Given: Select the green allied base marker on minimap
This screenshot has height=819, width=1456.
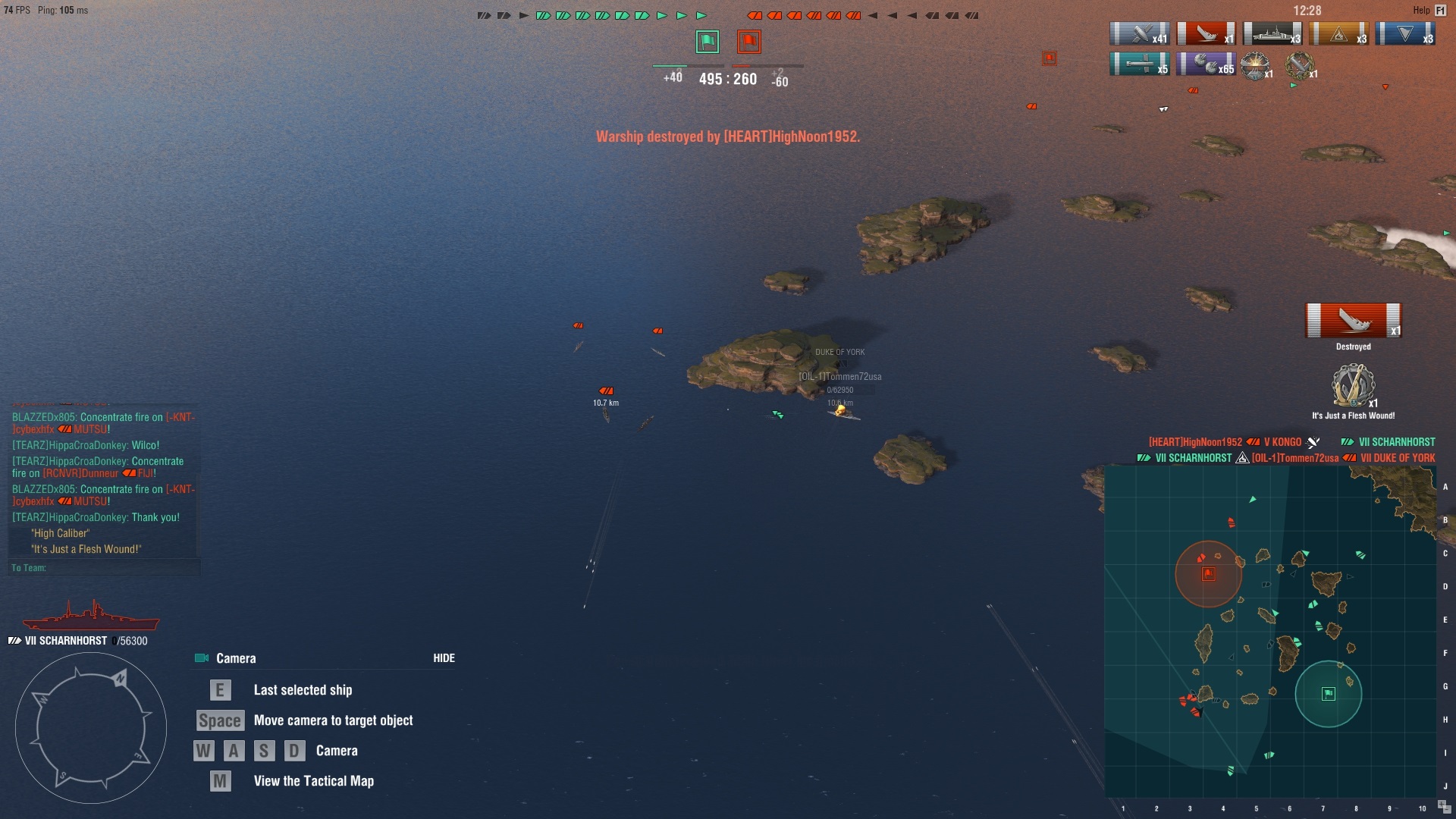Looking at the screenshot, I should click(1328, 694).
